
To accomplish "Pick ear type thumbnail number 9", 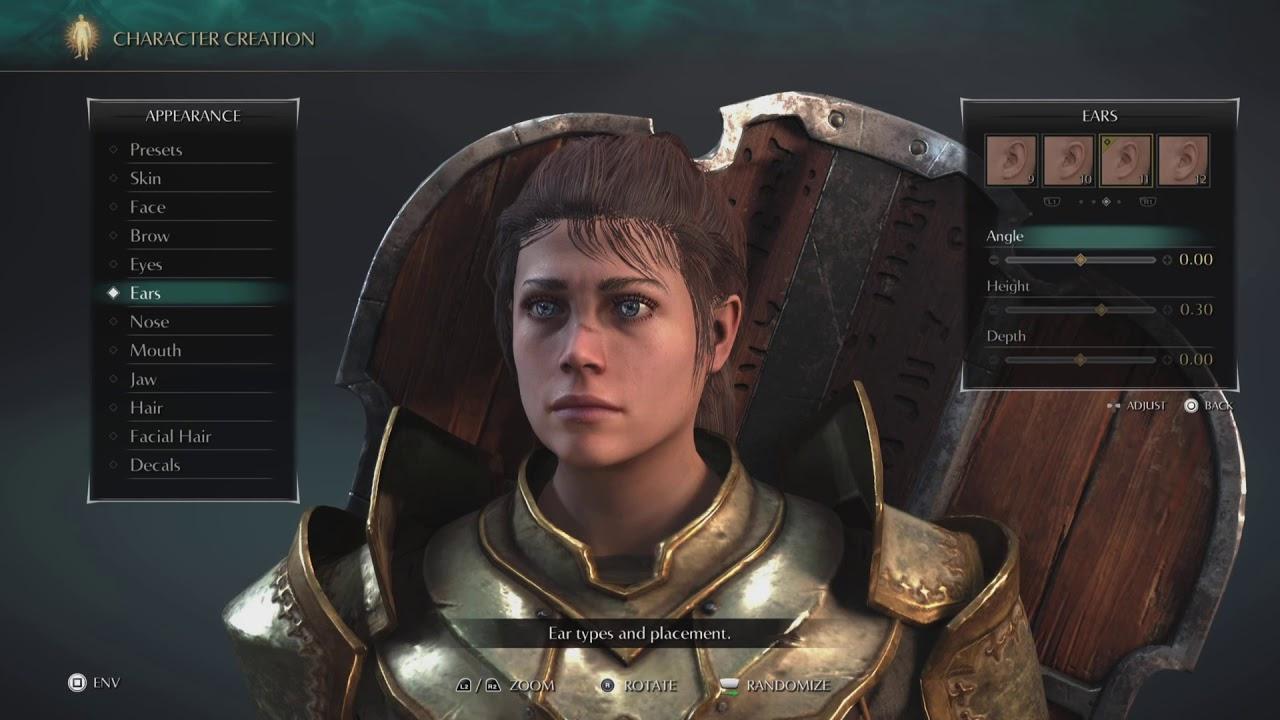I will (1011, 161).
